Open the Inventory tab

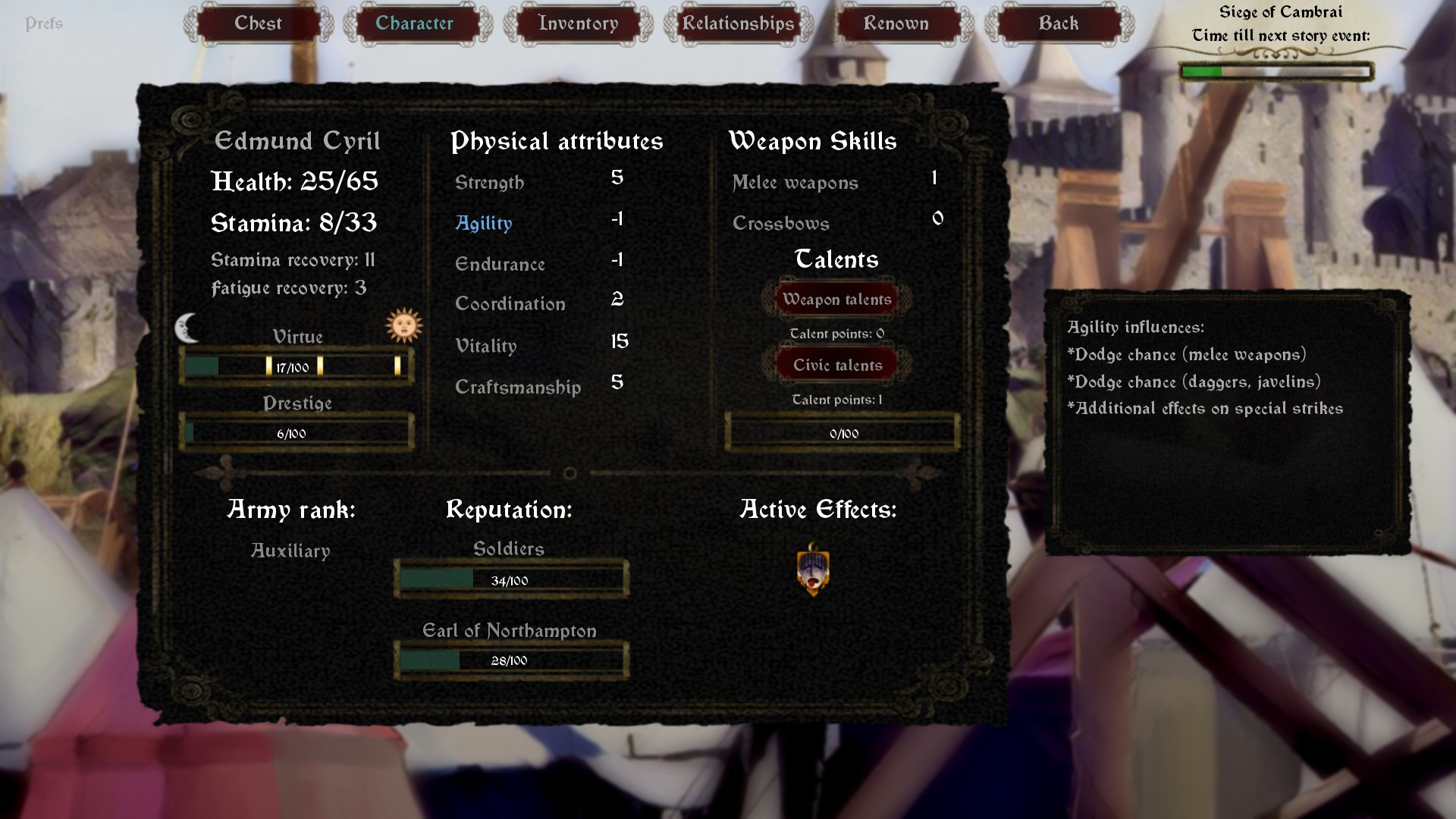click(x=578, y=24)
